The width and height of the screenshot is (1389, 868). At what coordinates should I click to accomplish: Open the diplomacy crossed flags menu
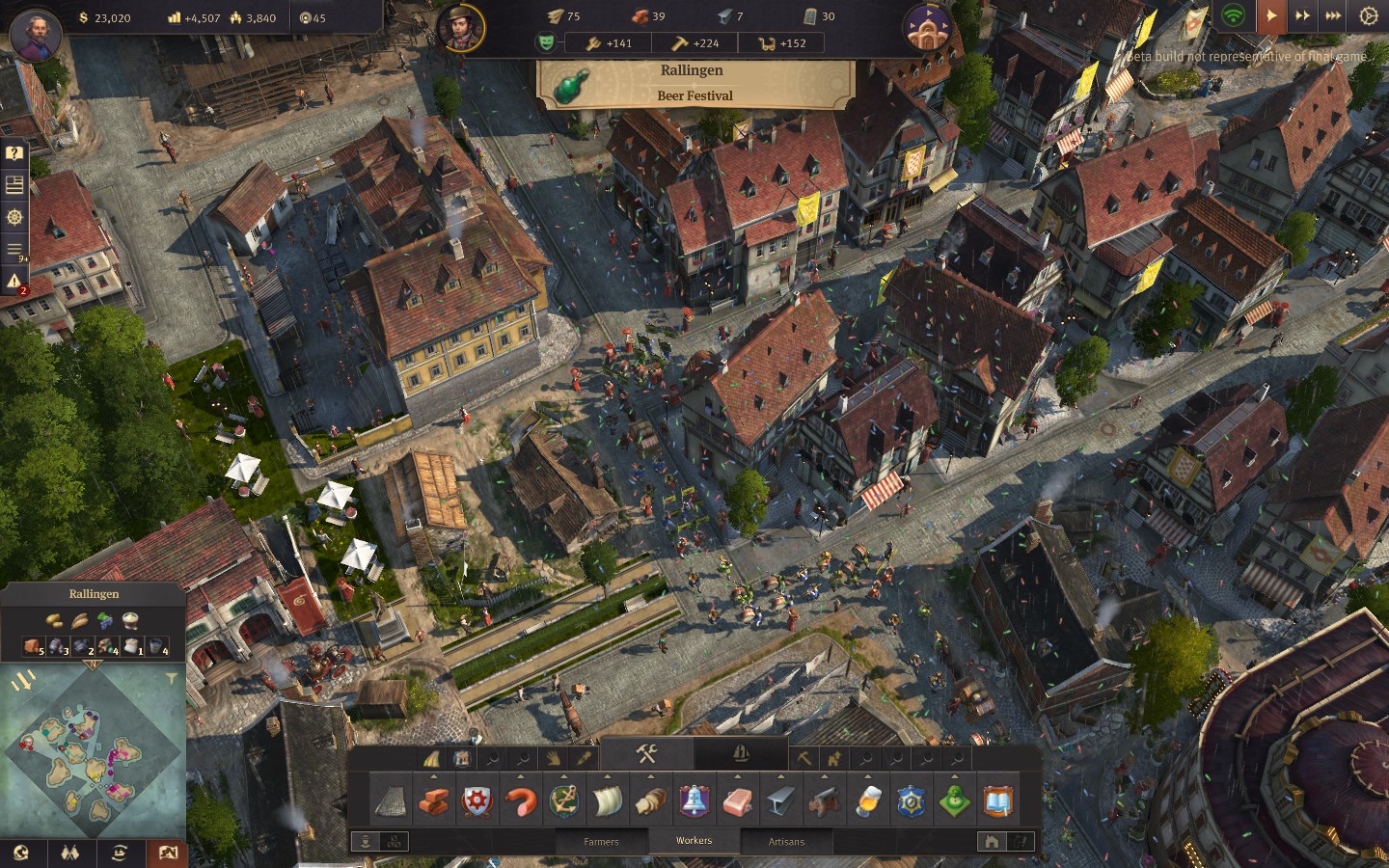coord(69,853)
